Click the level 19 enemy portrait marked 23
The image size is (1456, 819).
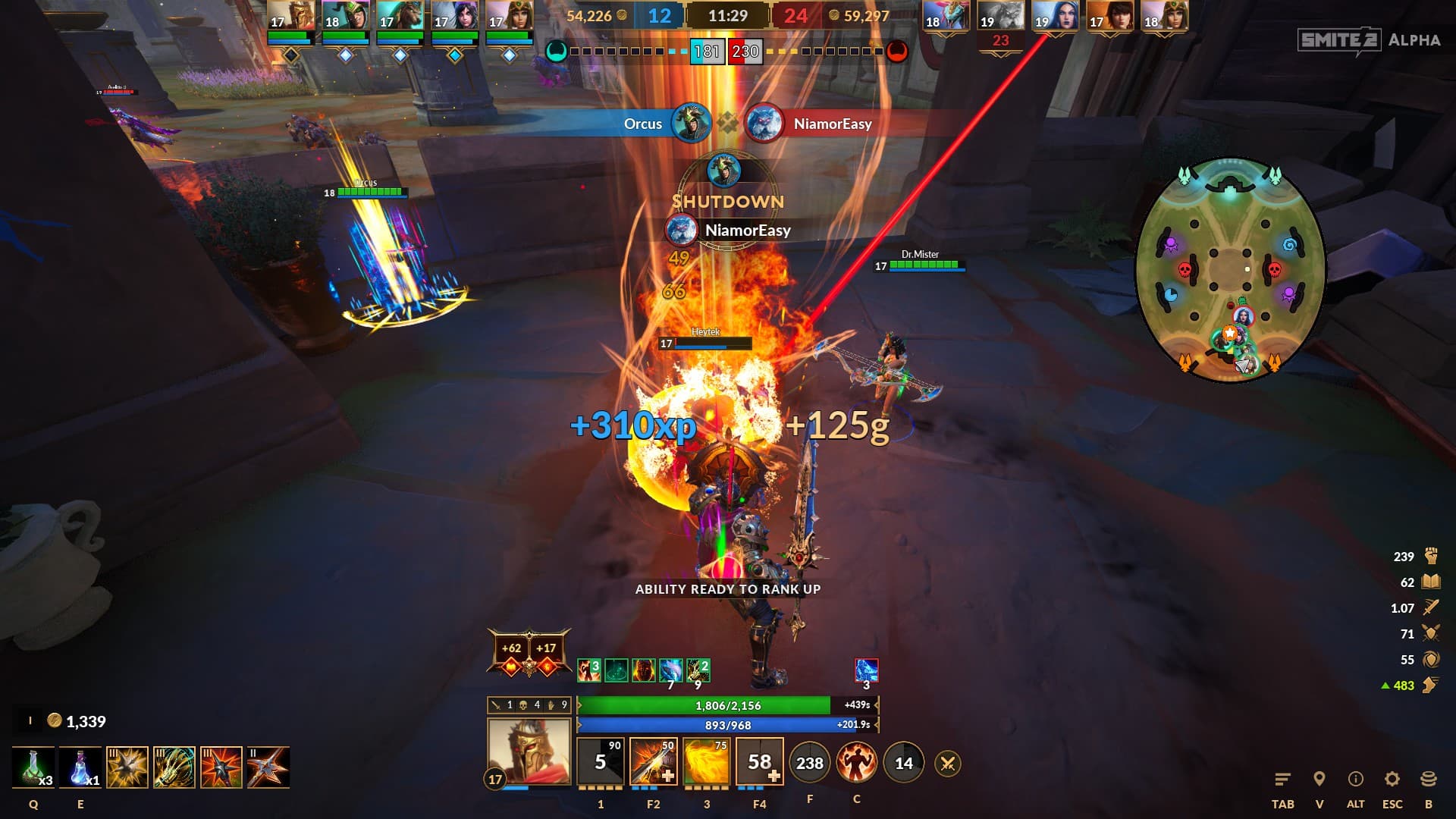(x=1000, y=17)
